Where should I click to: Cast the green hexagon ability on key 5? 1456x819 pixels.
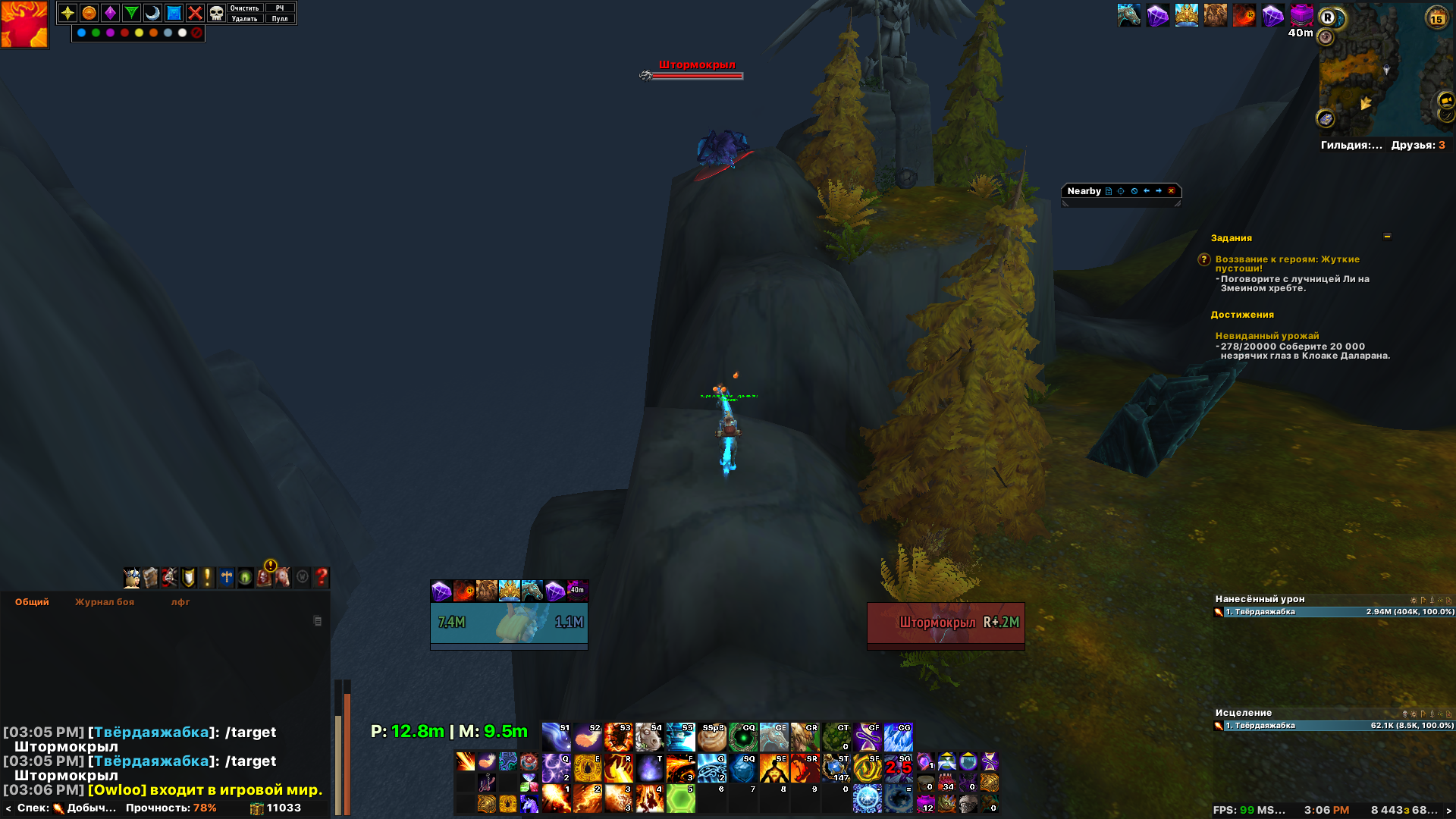point(680,799)
